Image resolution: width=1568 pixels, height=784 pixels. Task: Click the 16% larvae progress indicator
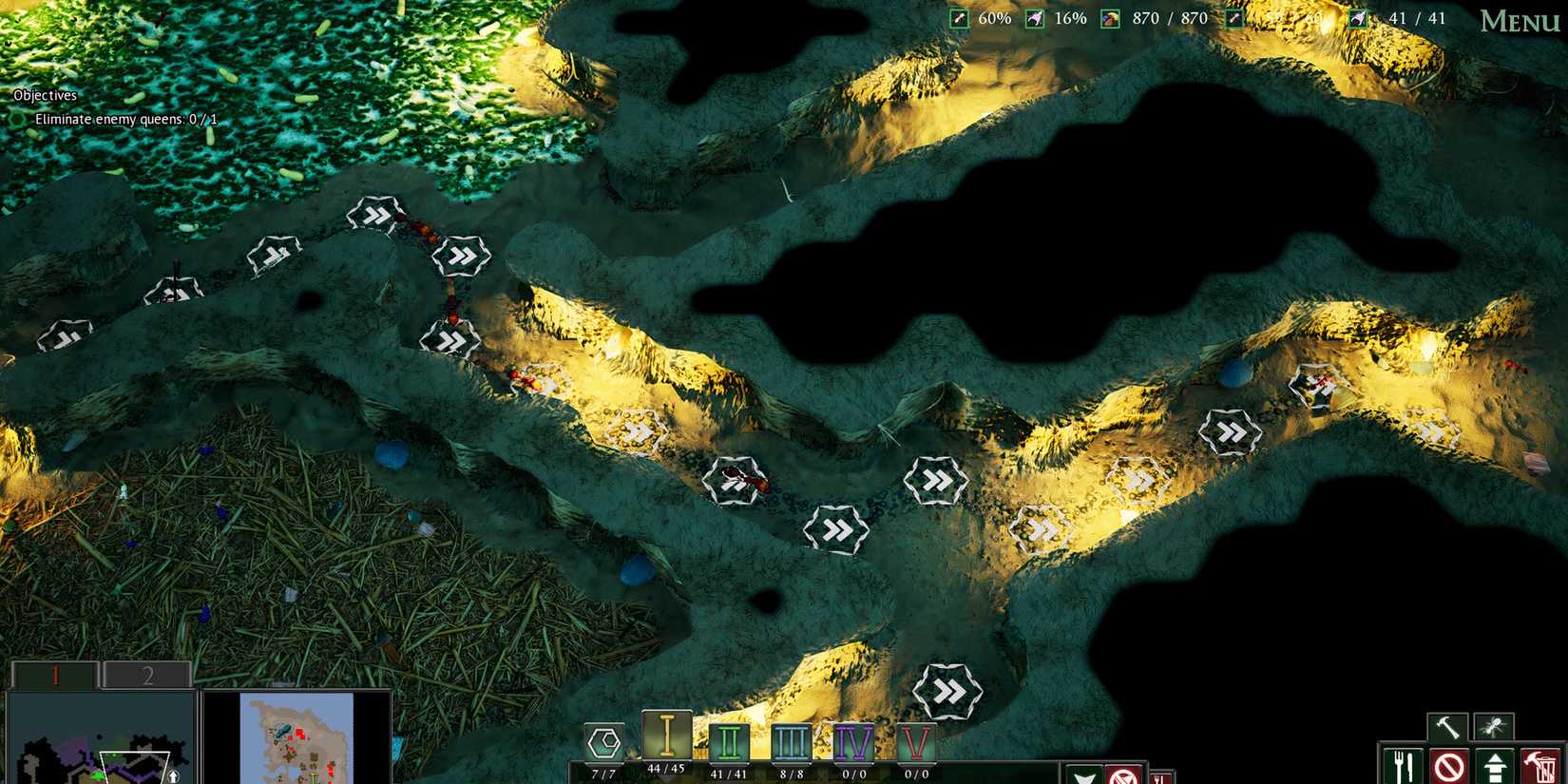pyautogui.click(x=1035, y=17)
